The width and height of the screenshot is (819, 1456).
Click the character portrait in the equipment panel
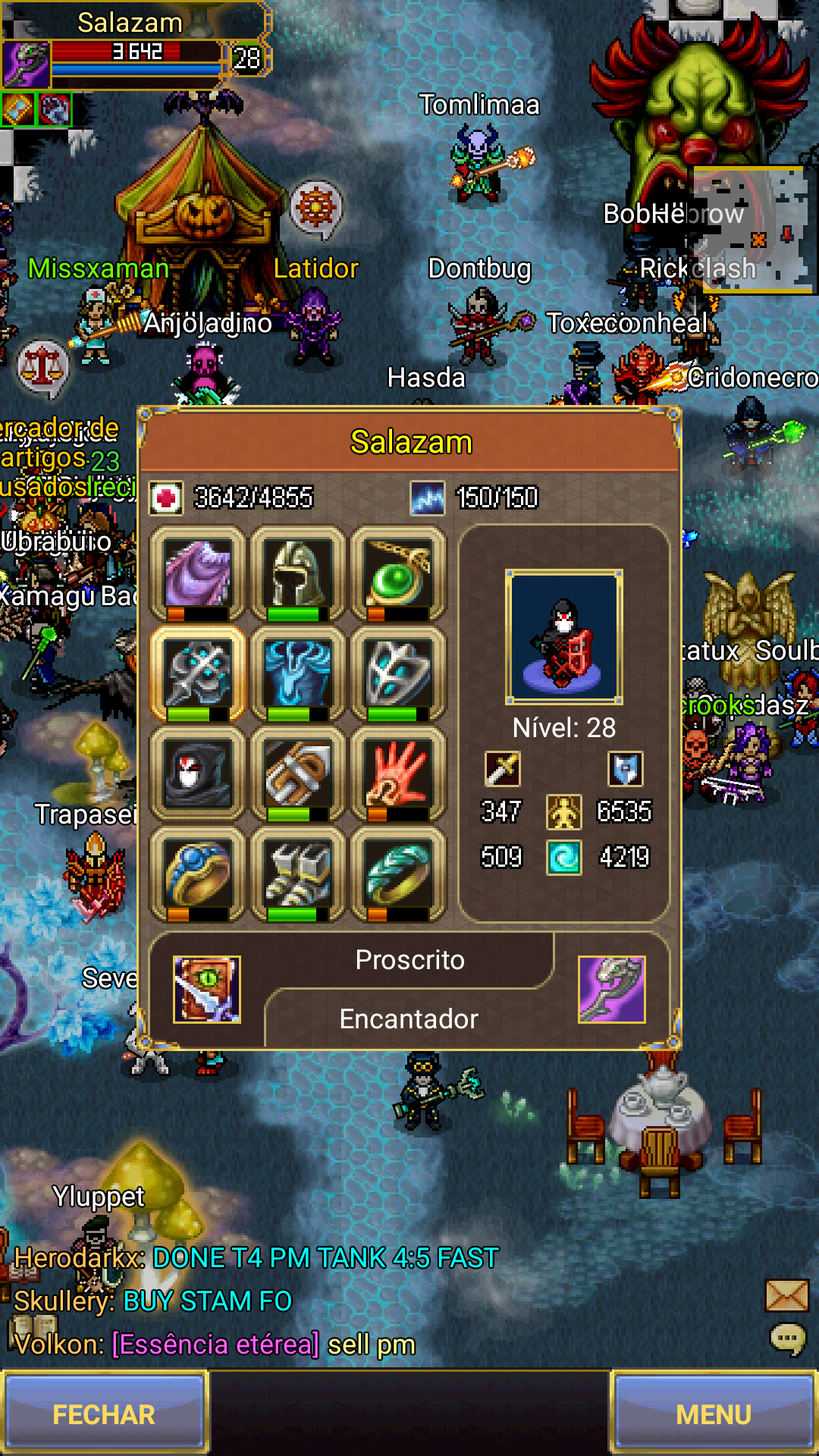564,637
